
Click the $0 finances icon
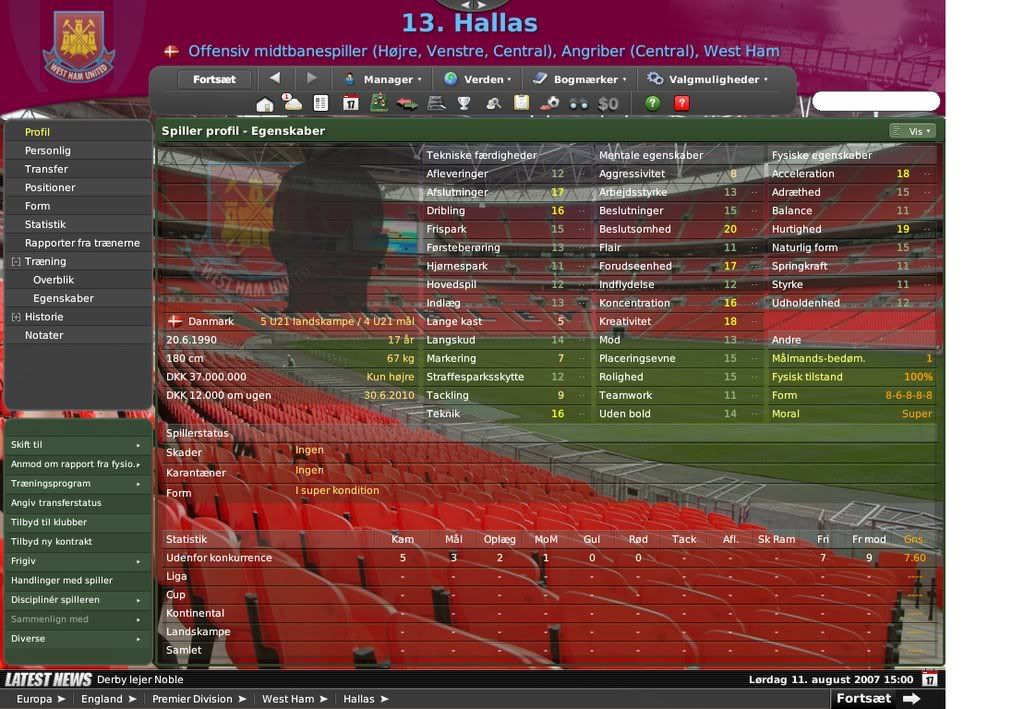(x=608, y=103)
